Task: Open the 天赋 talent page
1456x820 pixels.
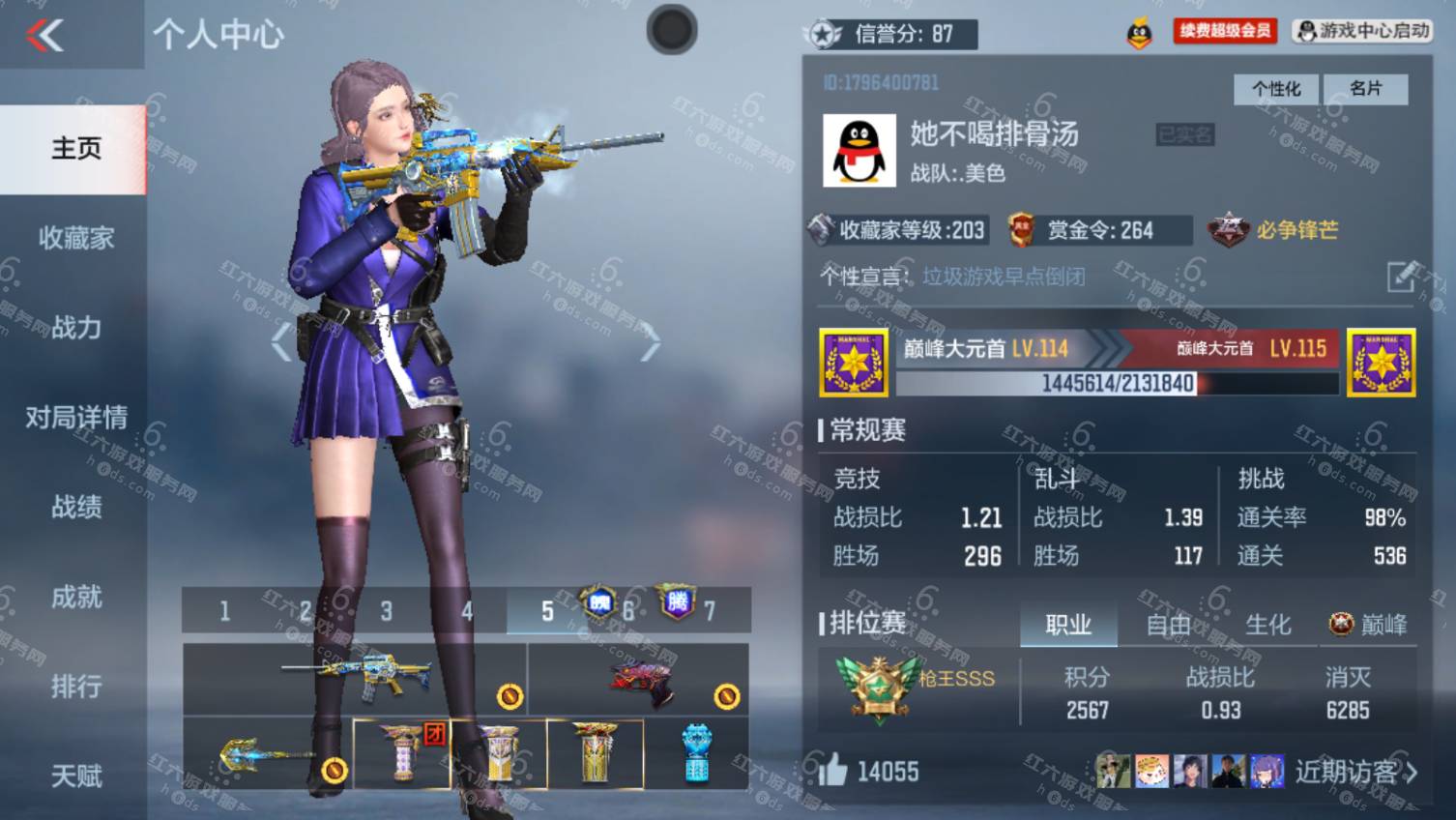Action: pos(75,776)
